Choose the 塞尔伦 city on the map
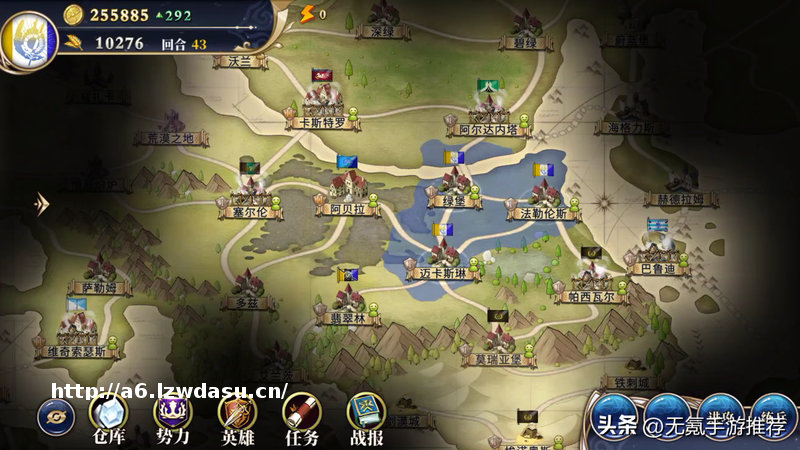800x450 pixels. (x=249, y=193)
